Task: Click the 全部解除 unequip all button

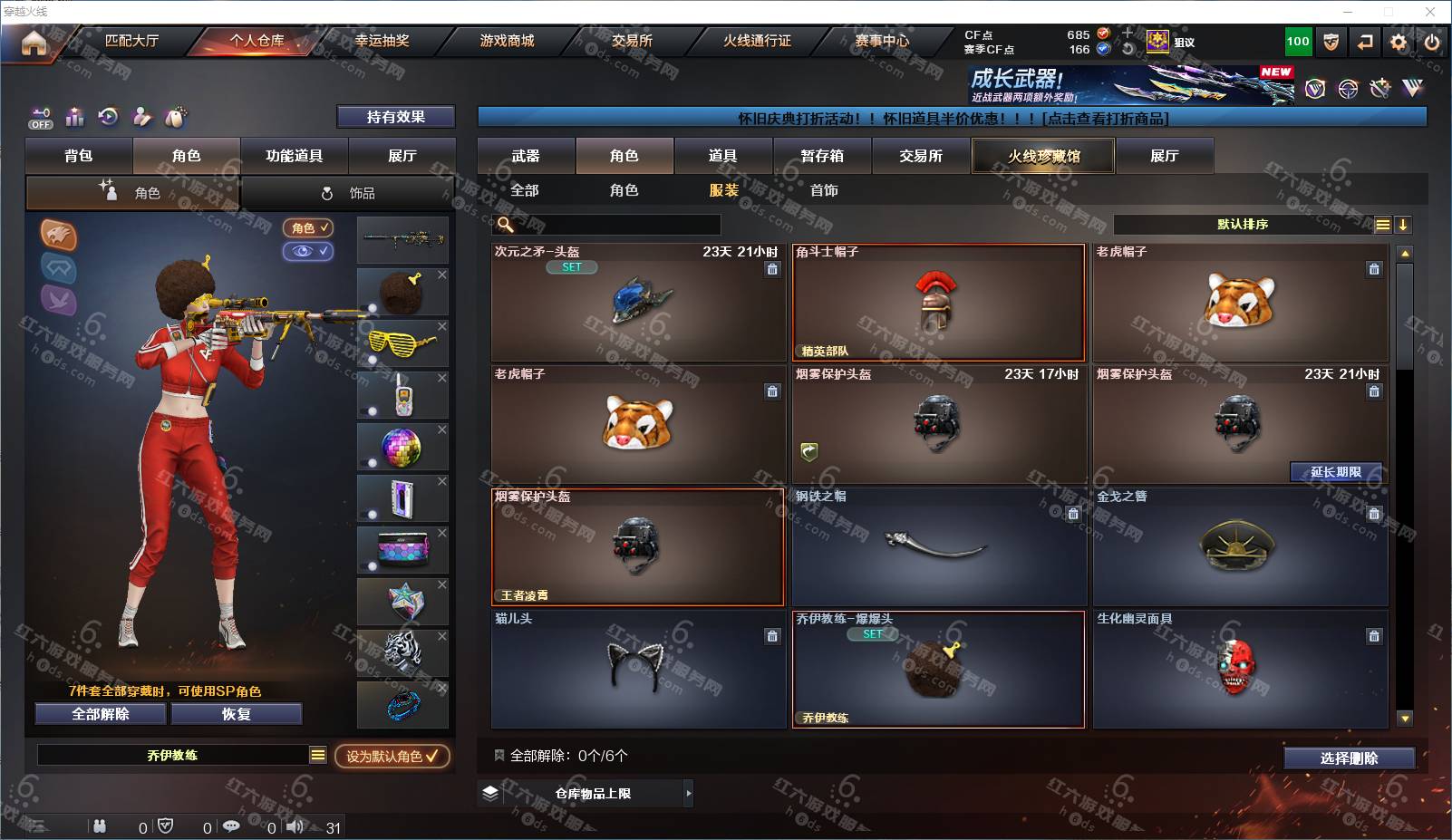Action: 101,714
